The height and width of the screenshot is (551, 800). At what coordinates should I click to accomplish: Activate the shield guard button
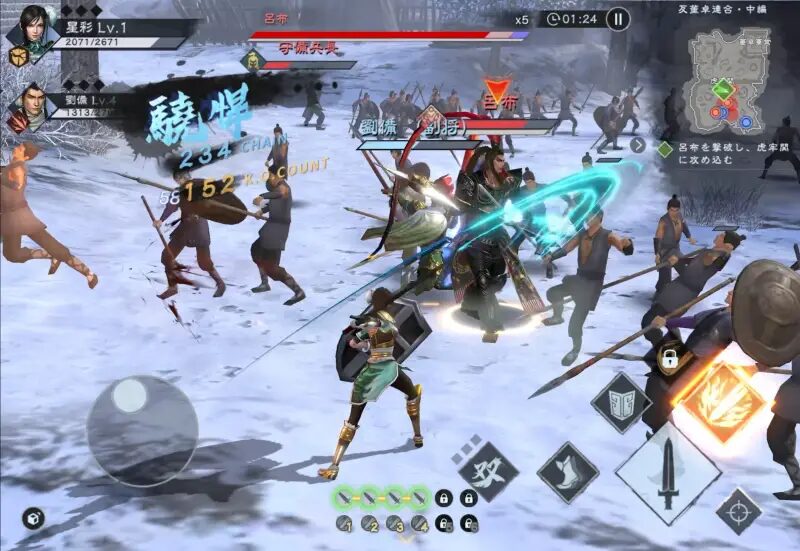(621, 403)
